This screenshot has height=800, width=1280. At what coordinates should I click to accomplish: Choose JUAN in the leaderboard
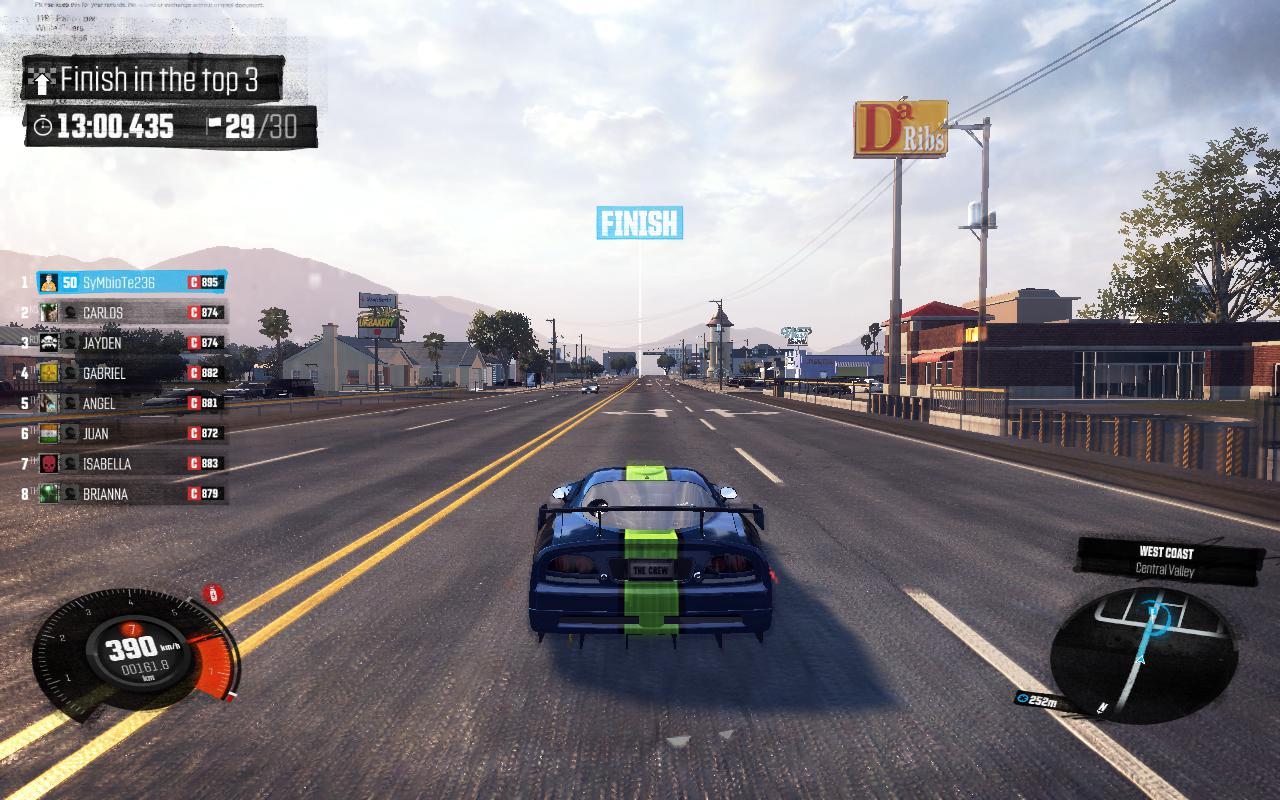pyautogui.click(x=131, y=433)
